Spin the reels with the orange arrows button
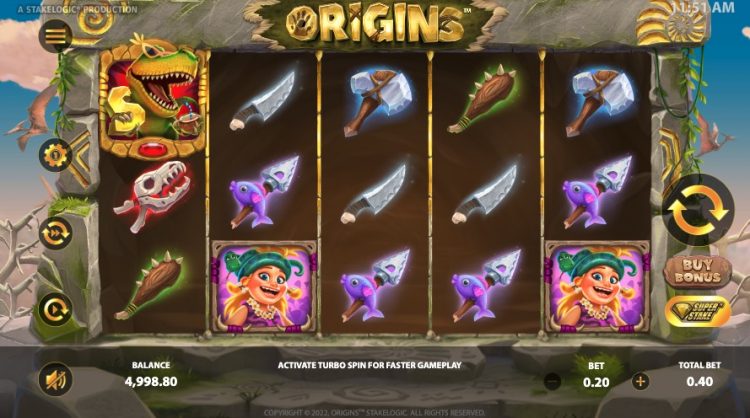 697,209
